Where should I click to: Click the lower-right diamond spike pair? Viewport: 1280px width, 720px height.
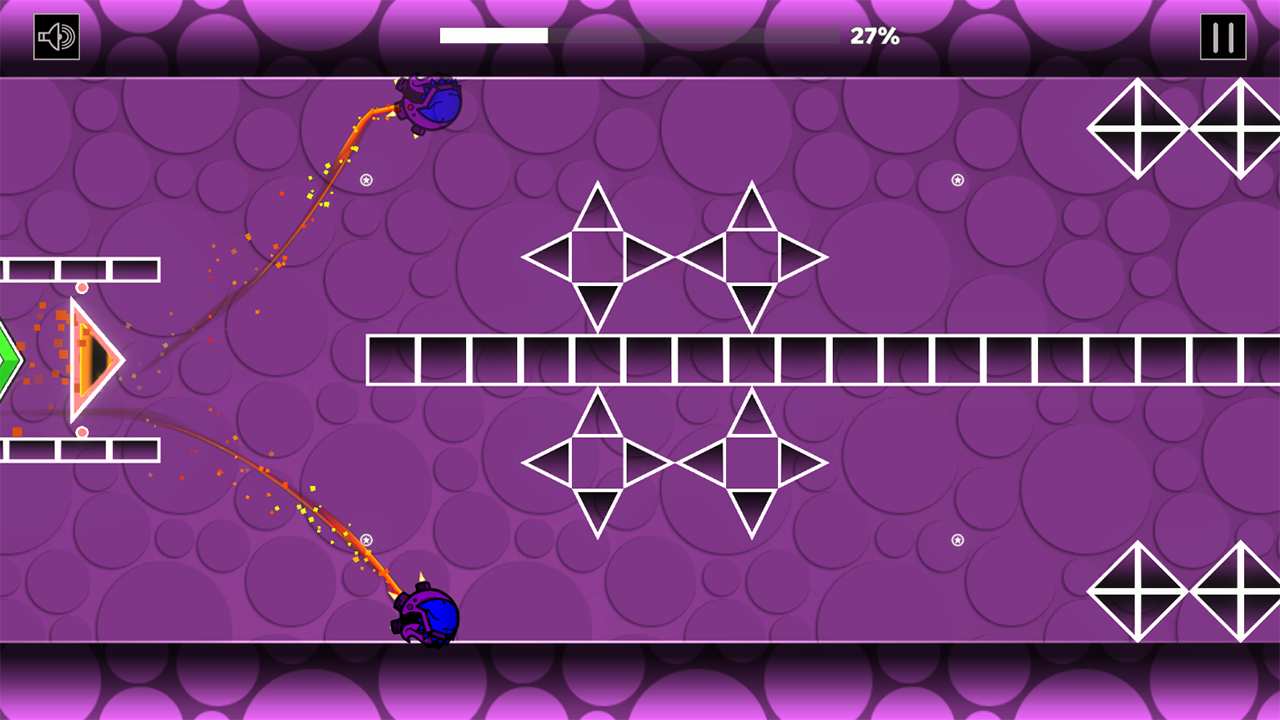coord(1185,593)
